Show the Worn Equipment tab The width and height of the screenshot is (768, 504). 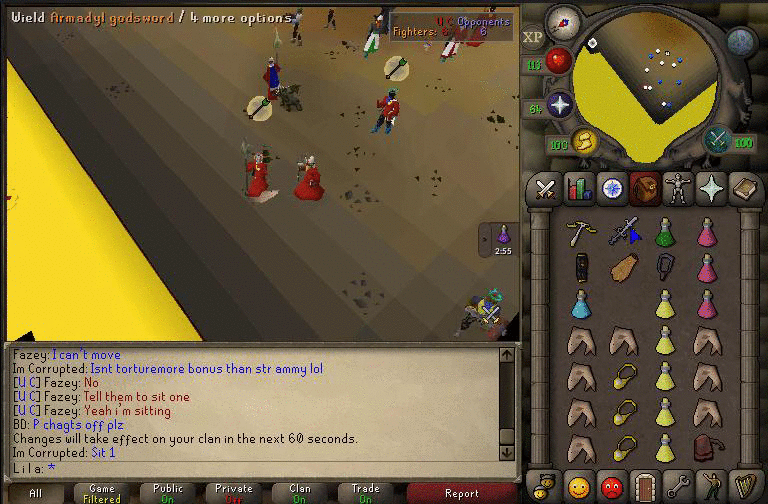pos(678,188)
